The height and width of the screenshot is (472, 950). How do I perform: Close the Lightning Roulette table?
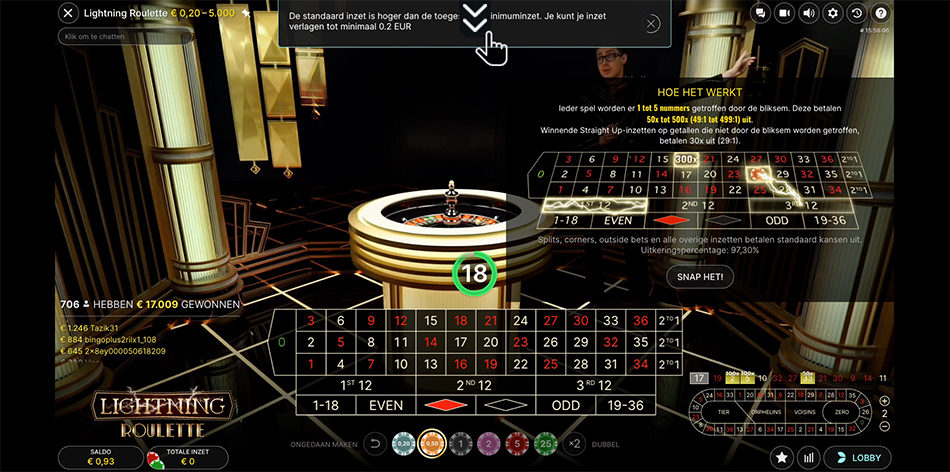(x=68, y=13)
